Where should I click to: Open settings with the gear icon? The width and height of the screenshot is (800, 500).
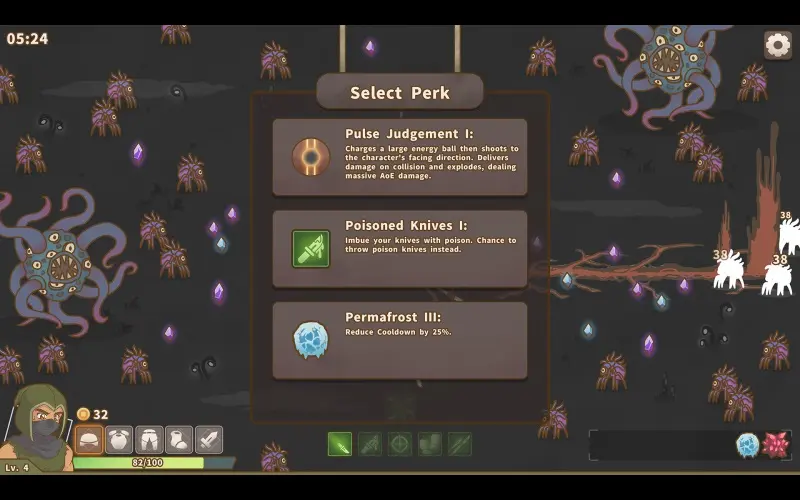point(777,44)
